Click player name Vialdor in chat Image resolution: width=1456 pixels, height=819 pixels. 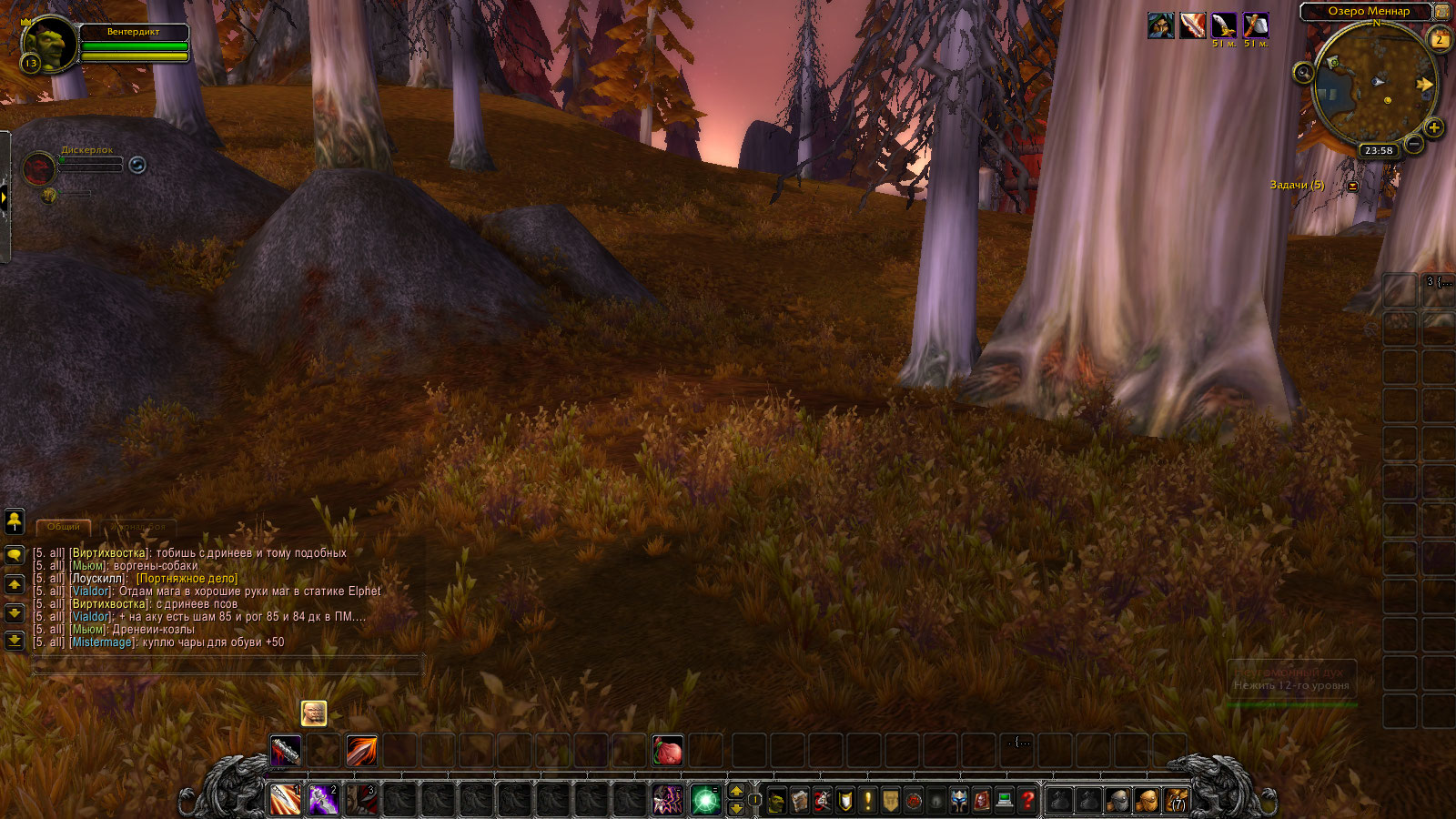92,591
